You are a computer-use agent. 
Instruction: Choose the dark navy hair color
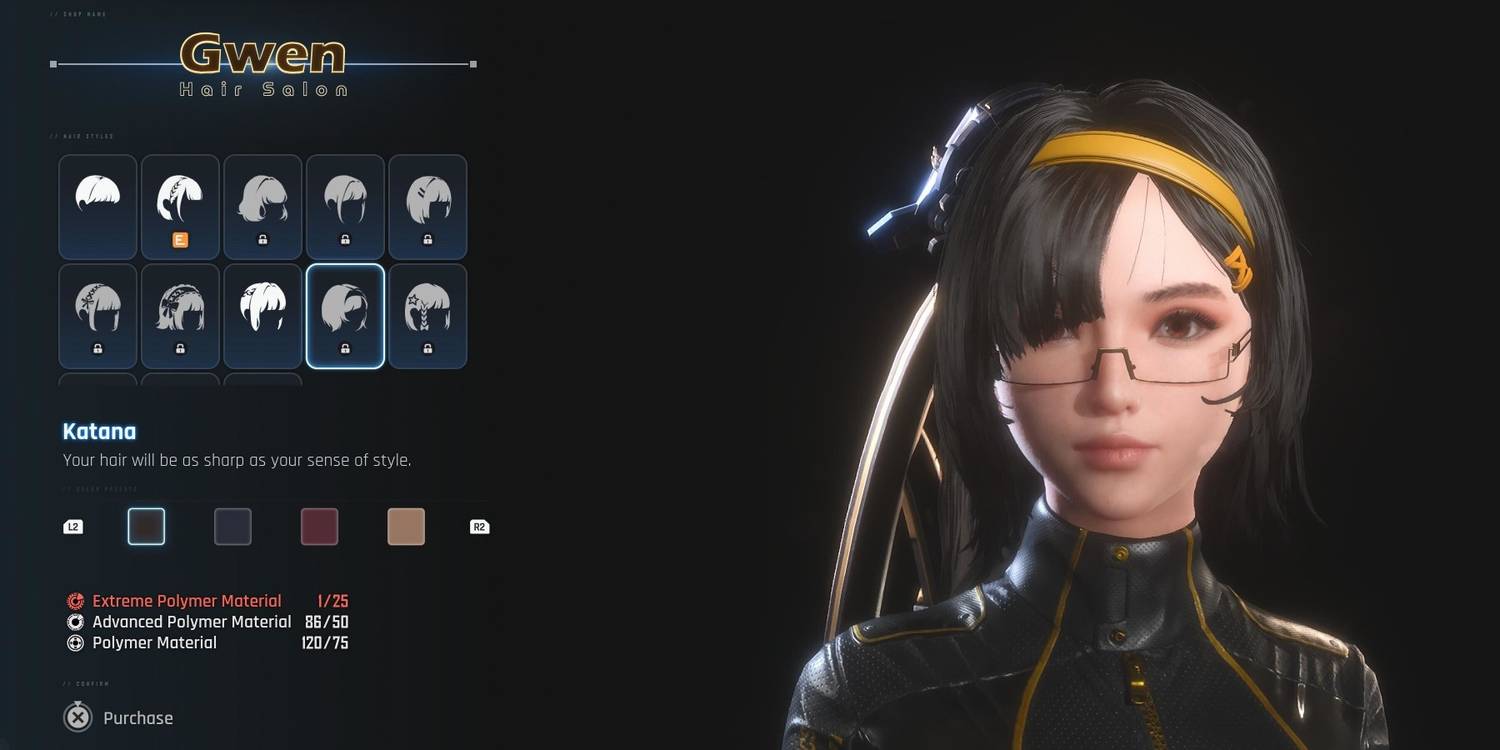click(233, 527)
